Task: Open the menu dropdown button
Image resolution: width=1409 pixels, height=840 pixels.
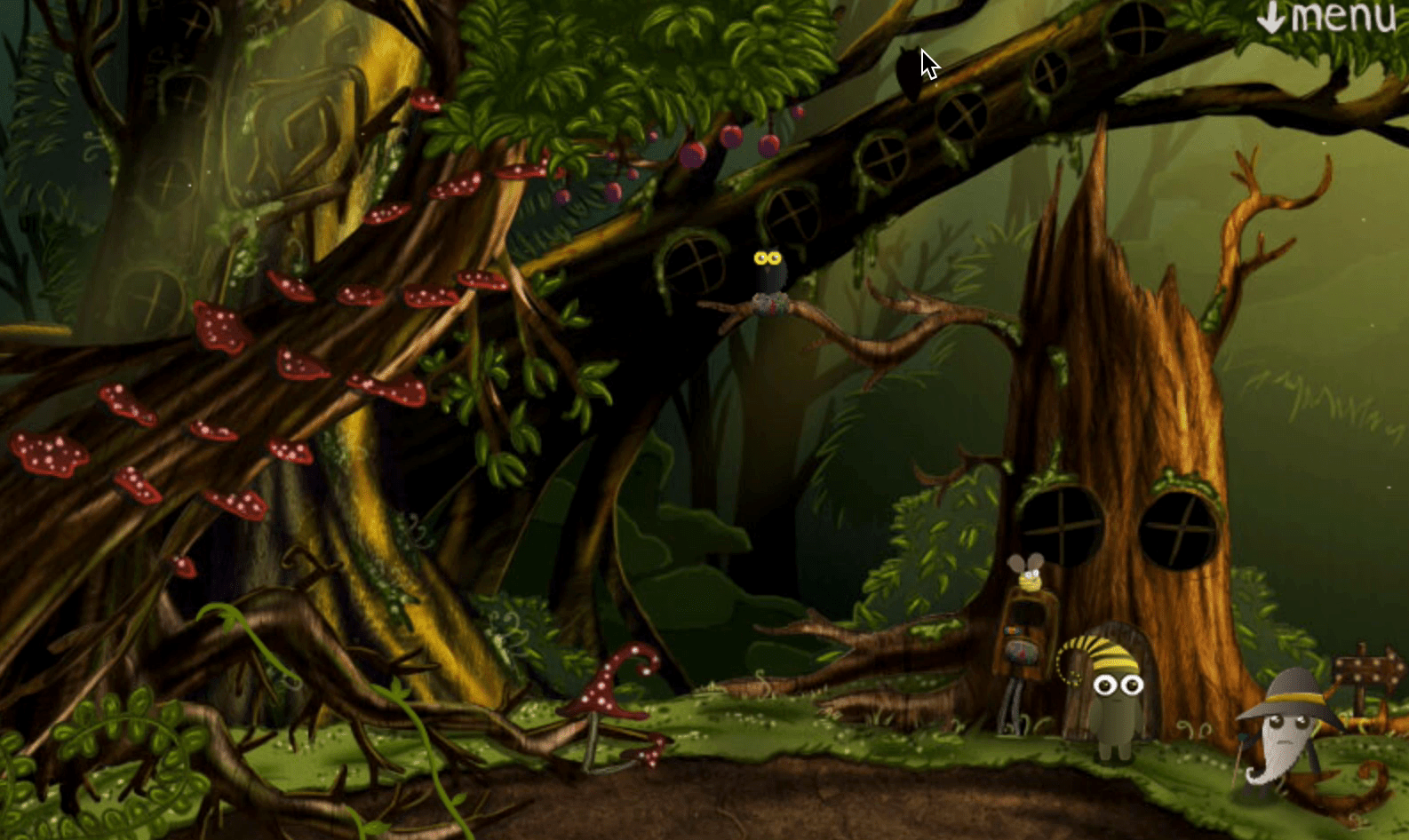Action: coord(1327,18)
